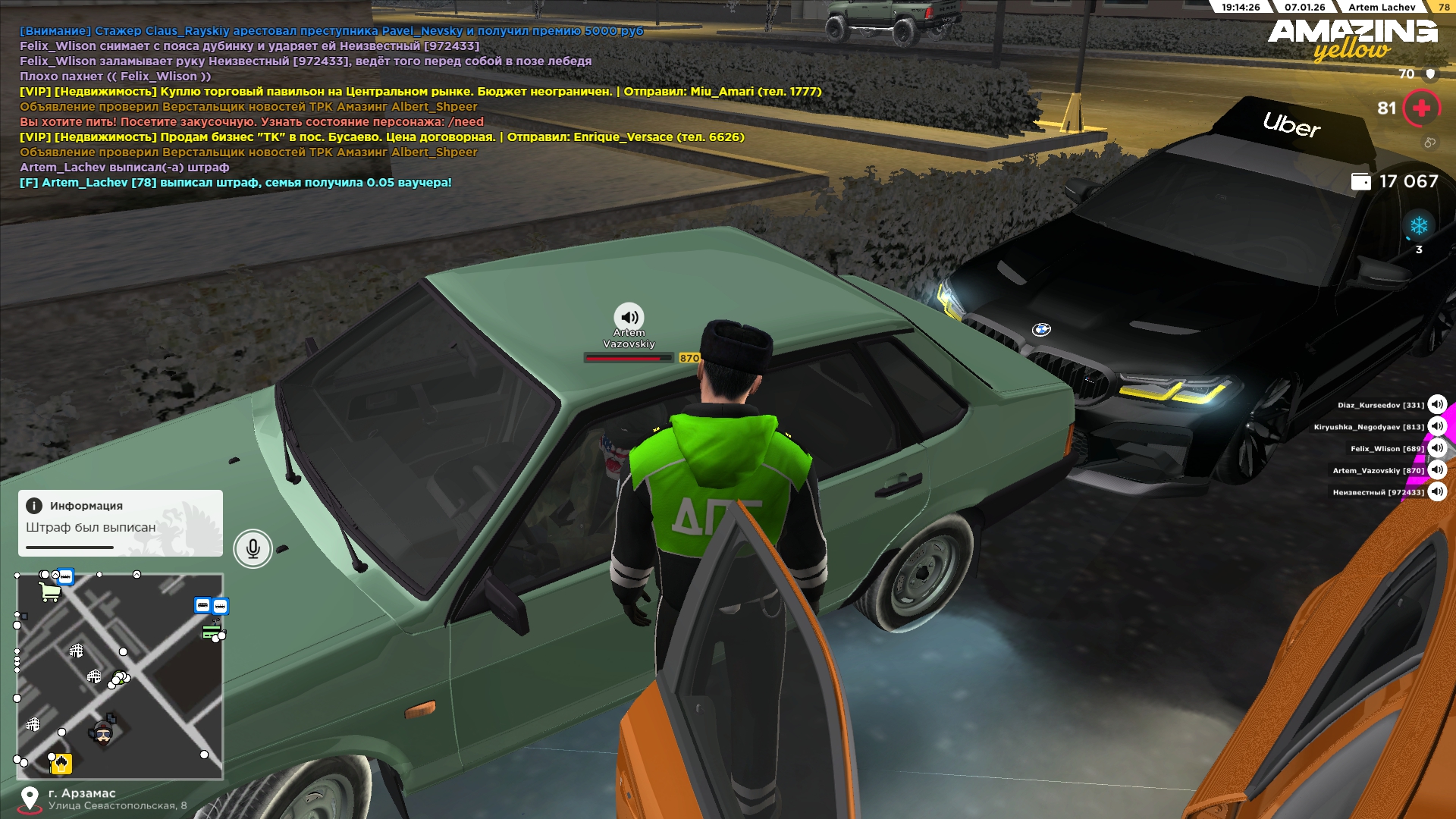Click the 'Штраф был выписан' information notification

(121, 523)
